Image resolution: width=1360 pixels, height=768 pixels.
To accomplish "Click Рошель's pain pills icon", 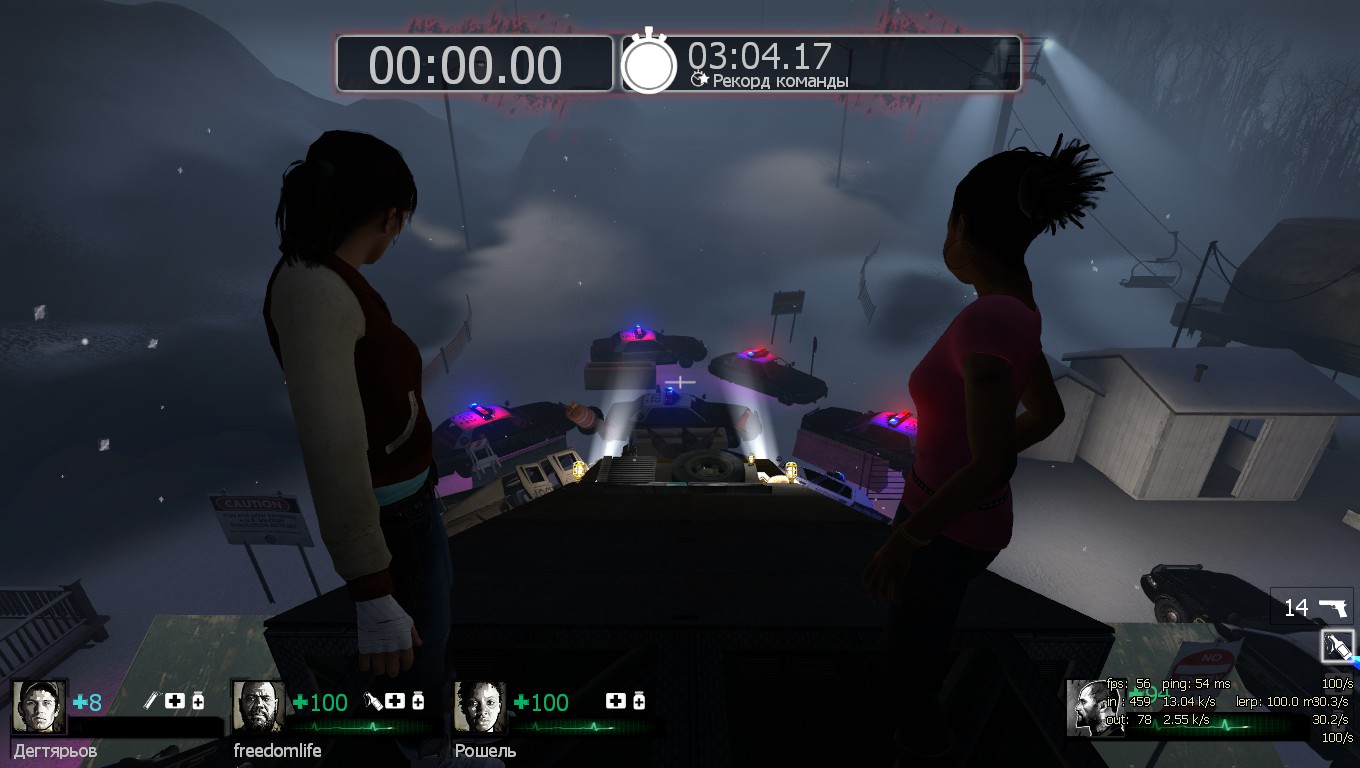I will pyautogui.click(x=638, y=701).
